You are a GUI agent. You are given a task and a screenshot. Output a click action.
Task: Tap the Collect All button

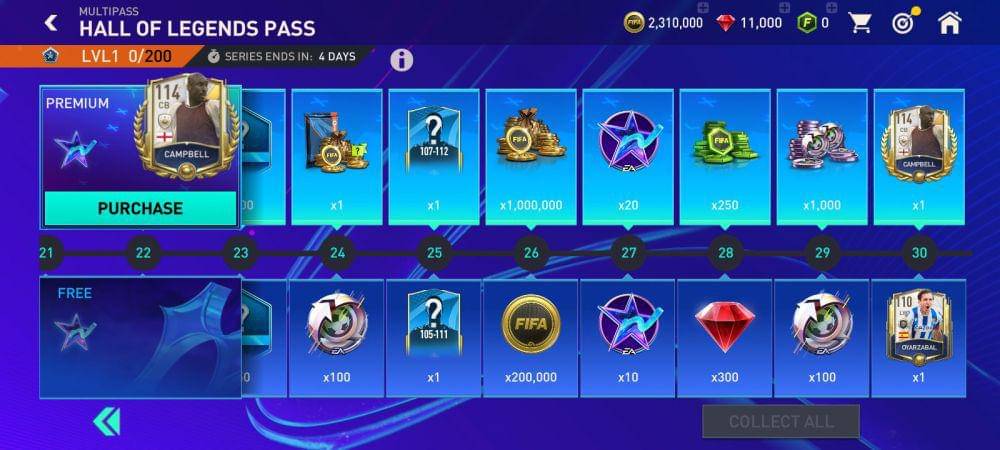[x=780, y=422]
